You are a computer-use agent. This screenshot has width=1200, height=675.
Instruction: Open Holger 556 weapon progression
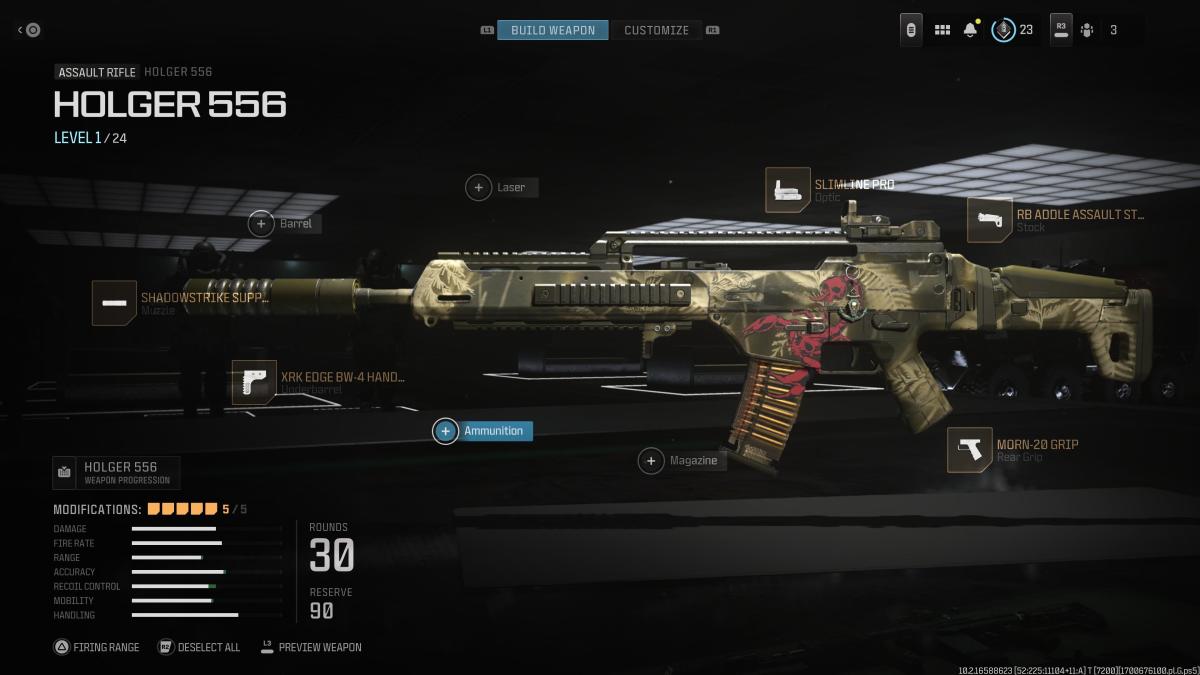pyautogui.click(x=116, y=472)
